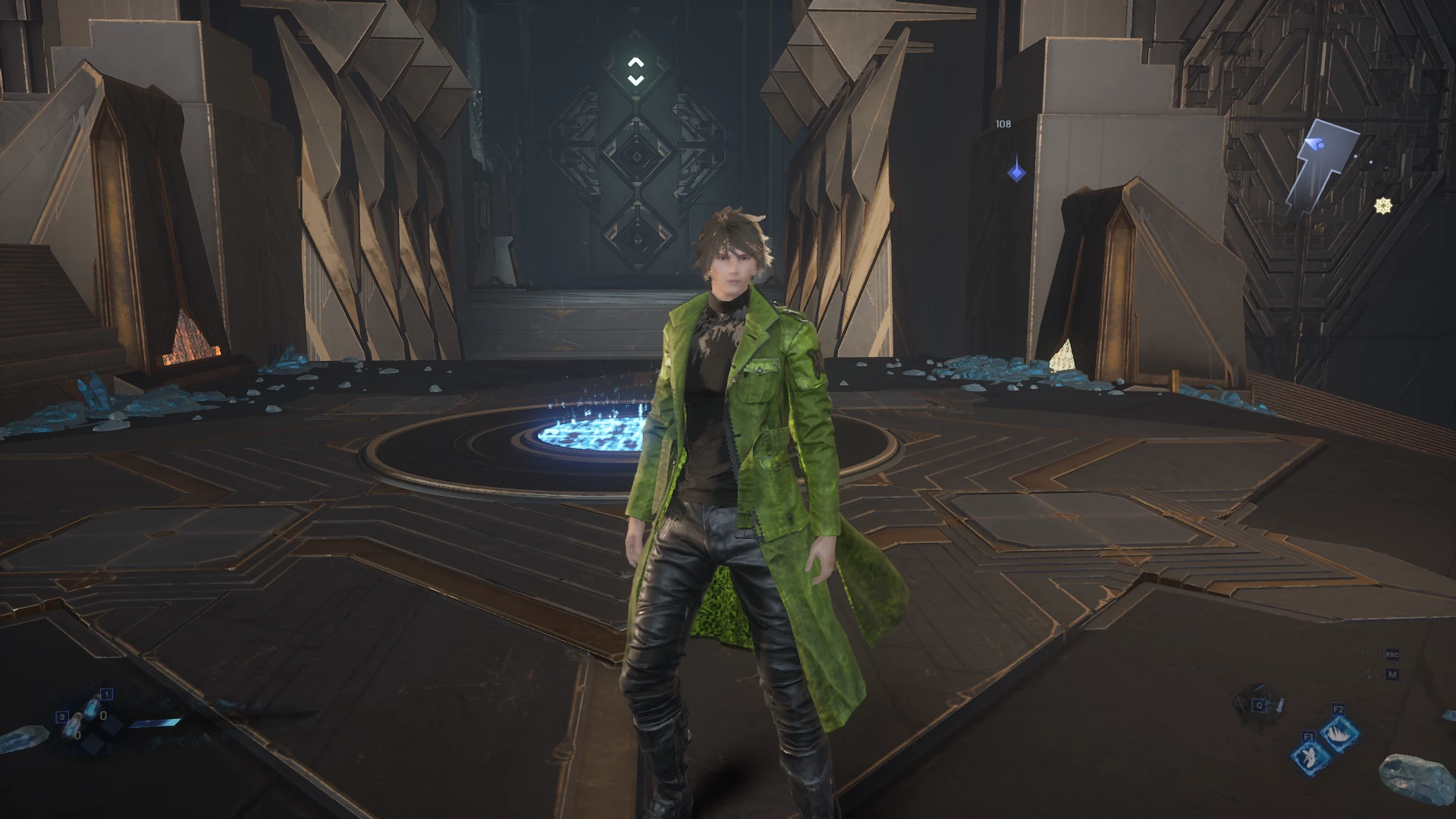This screenshot has height=819, width=1456.
Task: Click the up-down chevron marker on the door
Action: (635, 72)
